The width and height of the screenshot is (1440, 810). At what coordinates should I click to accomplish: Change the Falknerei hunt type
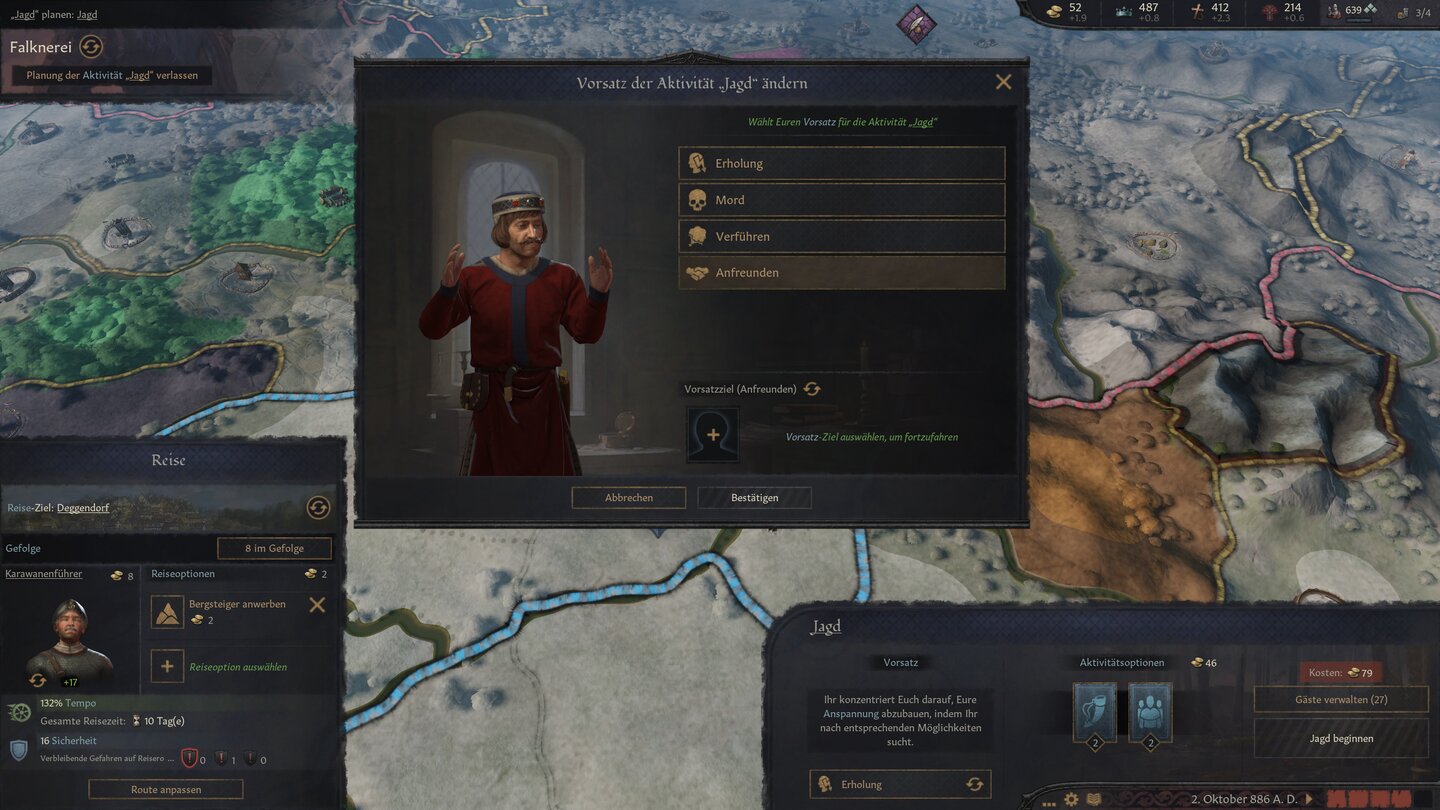click(x=91, y=47)
